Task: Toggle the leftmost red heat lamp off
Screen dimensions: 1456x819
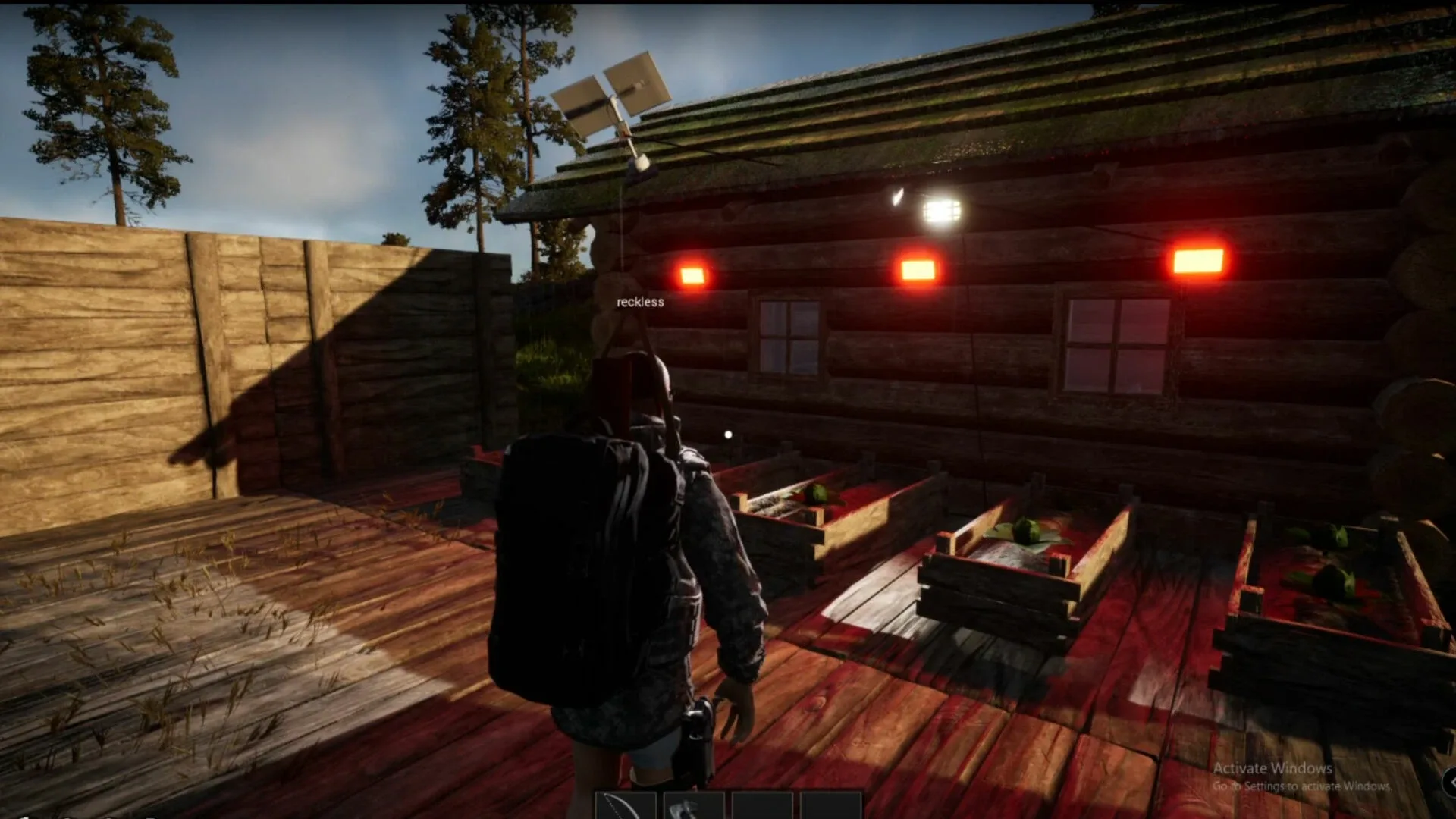Action: click(692, 275)
